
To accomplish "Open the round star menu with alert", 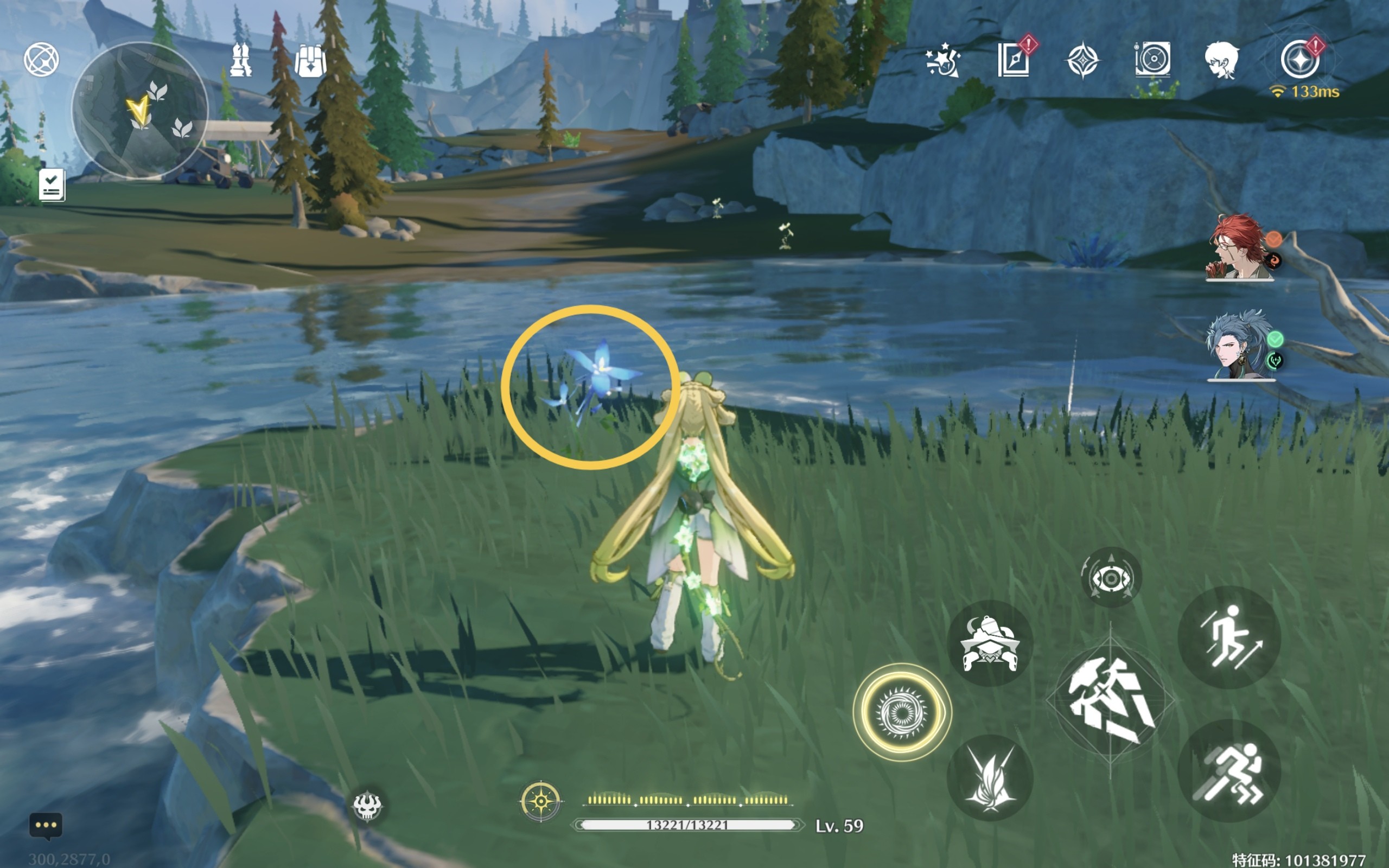I will (1299, 60).
